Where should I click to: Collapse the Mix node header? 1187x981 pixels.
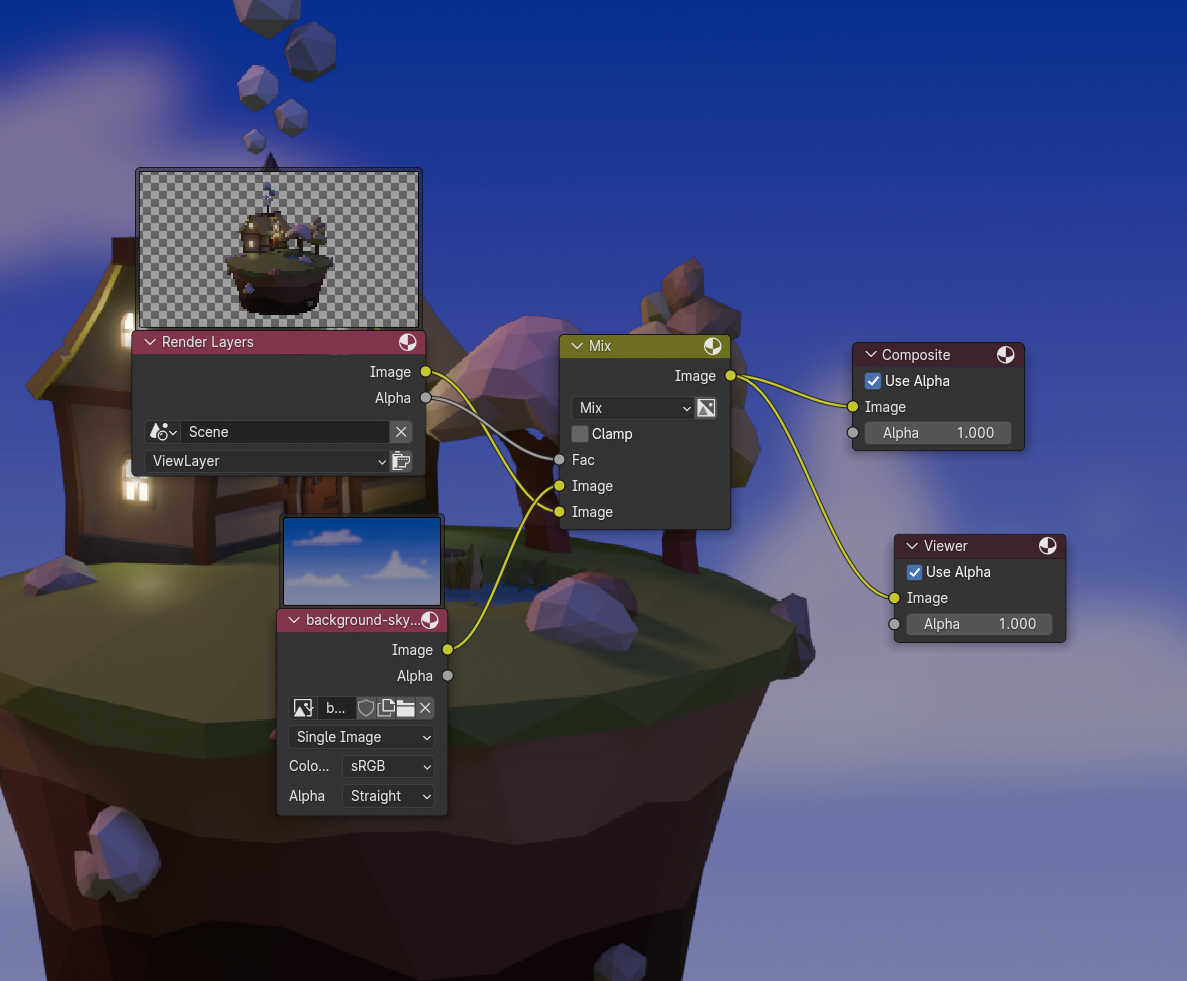tap(577, 346)
